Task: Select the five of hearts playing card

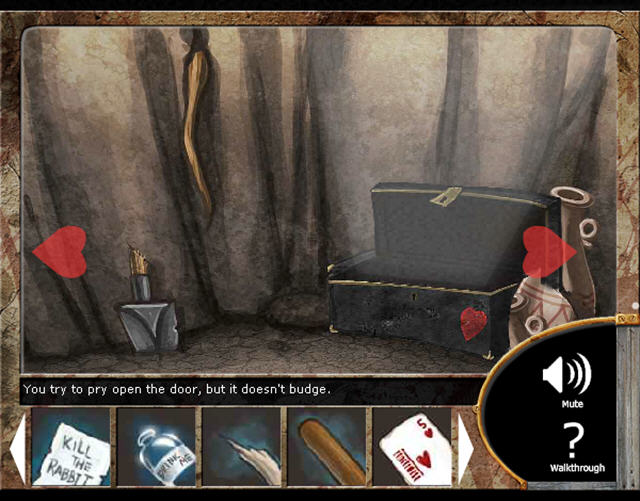Action: (x=412, y=447)
